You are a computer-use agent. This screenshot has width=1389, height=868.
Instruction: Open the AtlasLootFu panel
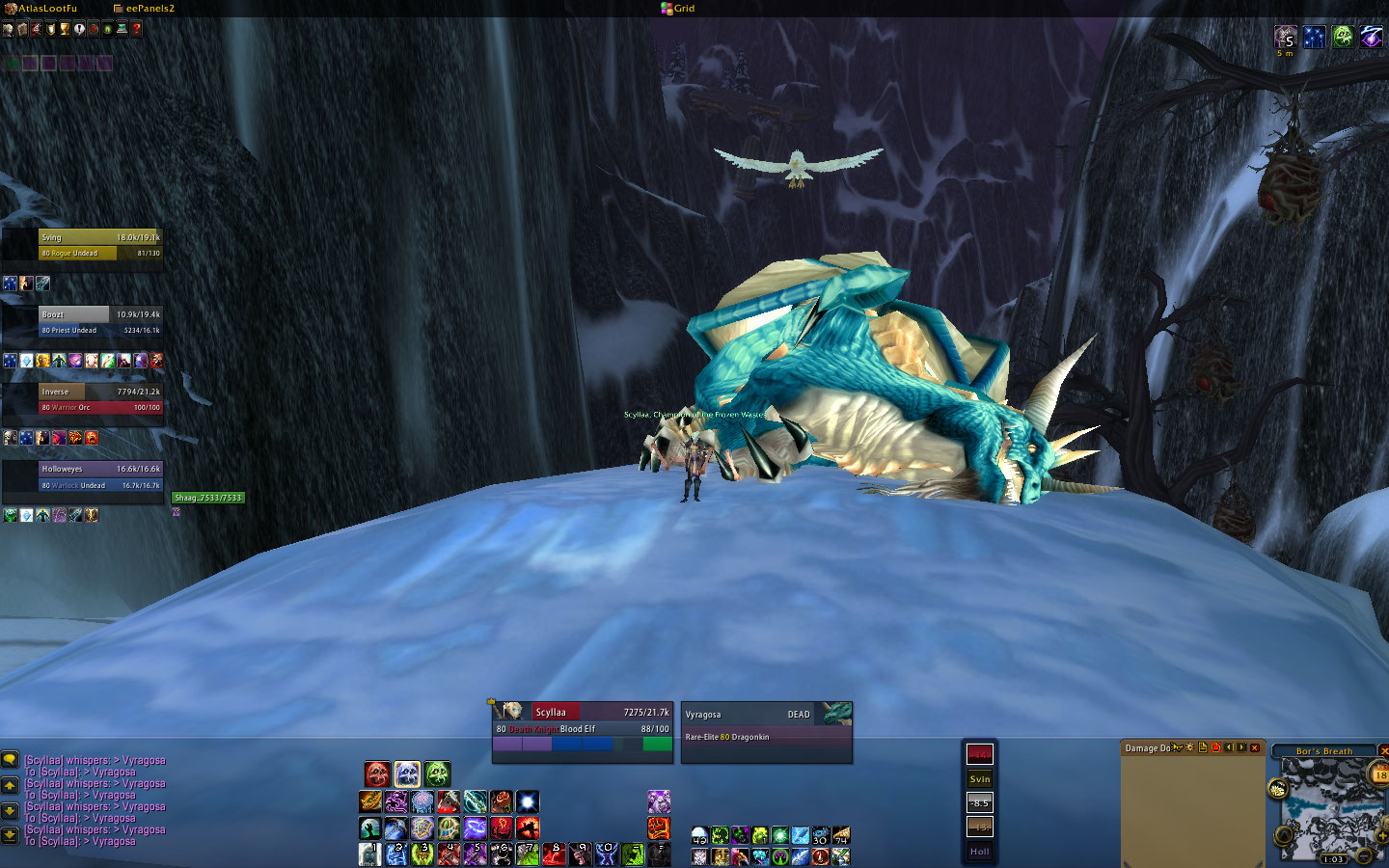[x=44, y=8]
